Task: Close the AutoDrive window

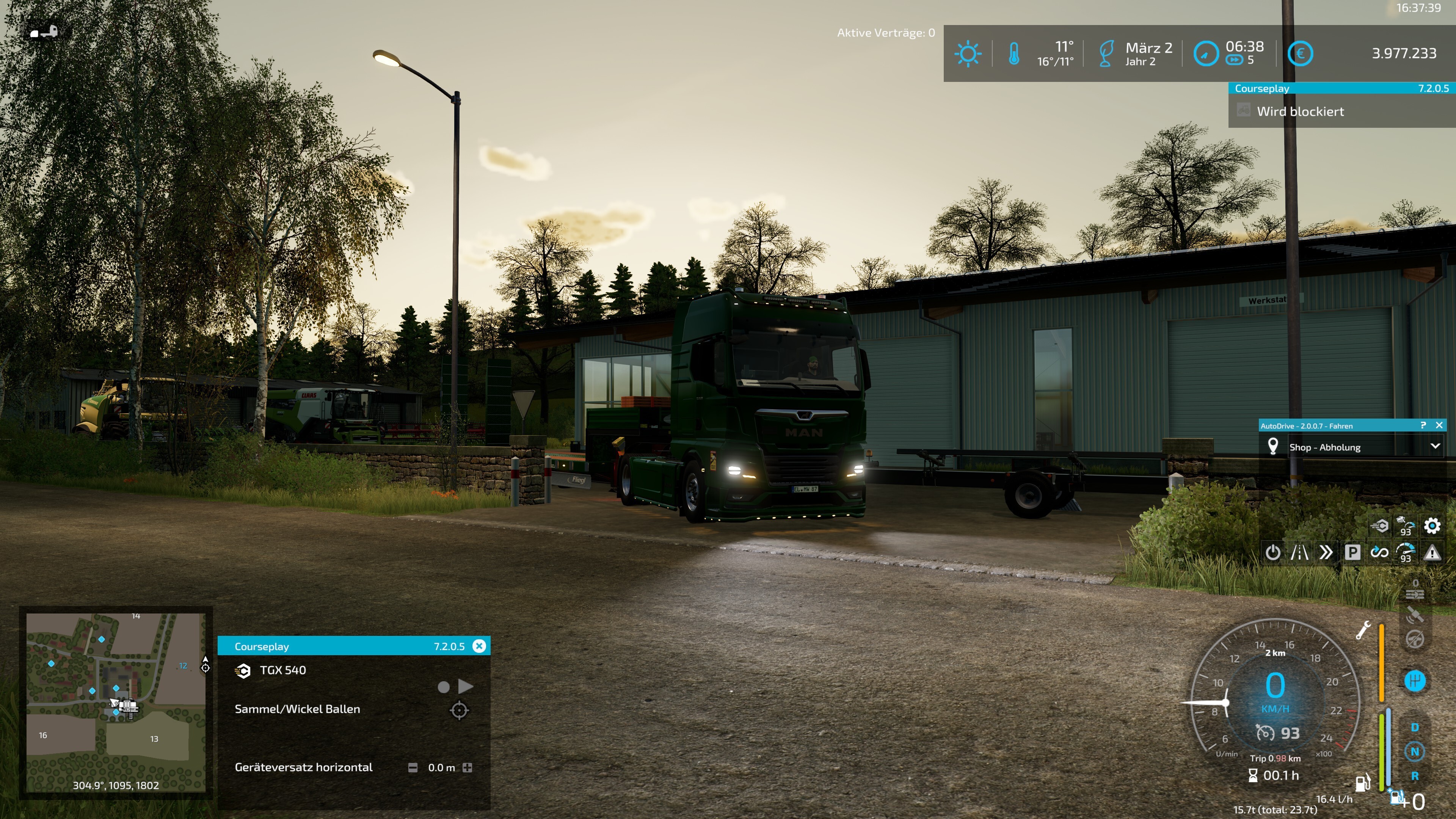Action: [1439, 425]
